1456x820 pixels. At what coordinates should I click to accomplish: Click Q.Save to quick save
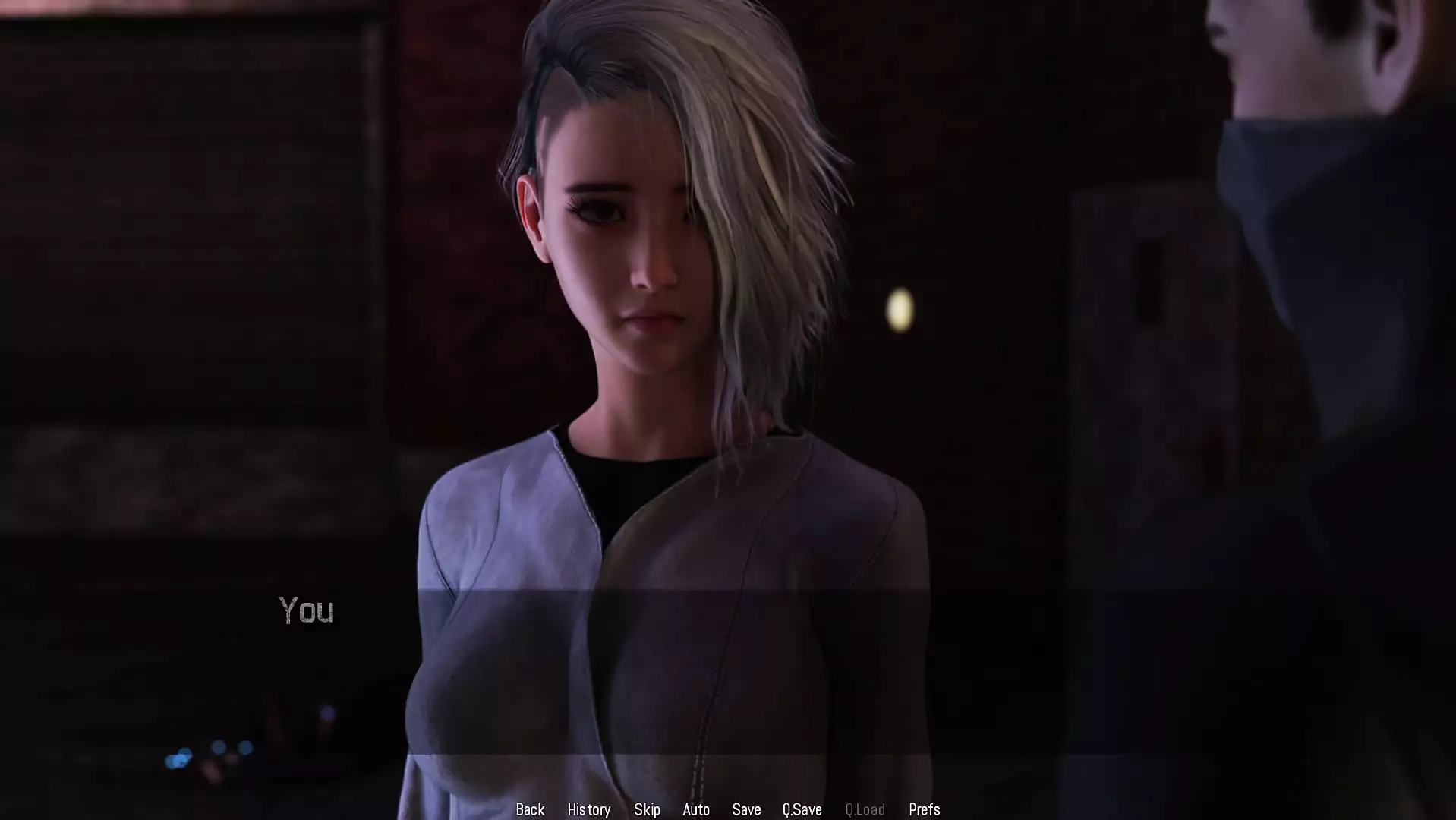coord(802,809)
